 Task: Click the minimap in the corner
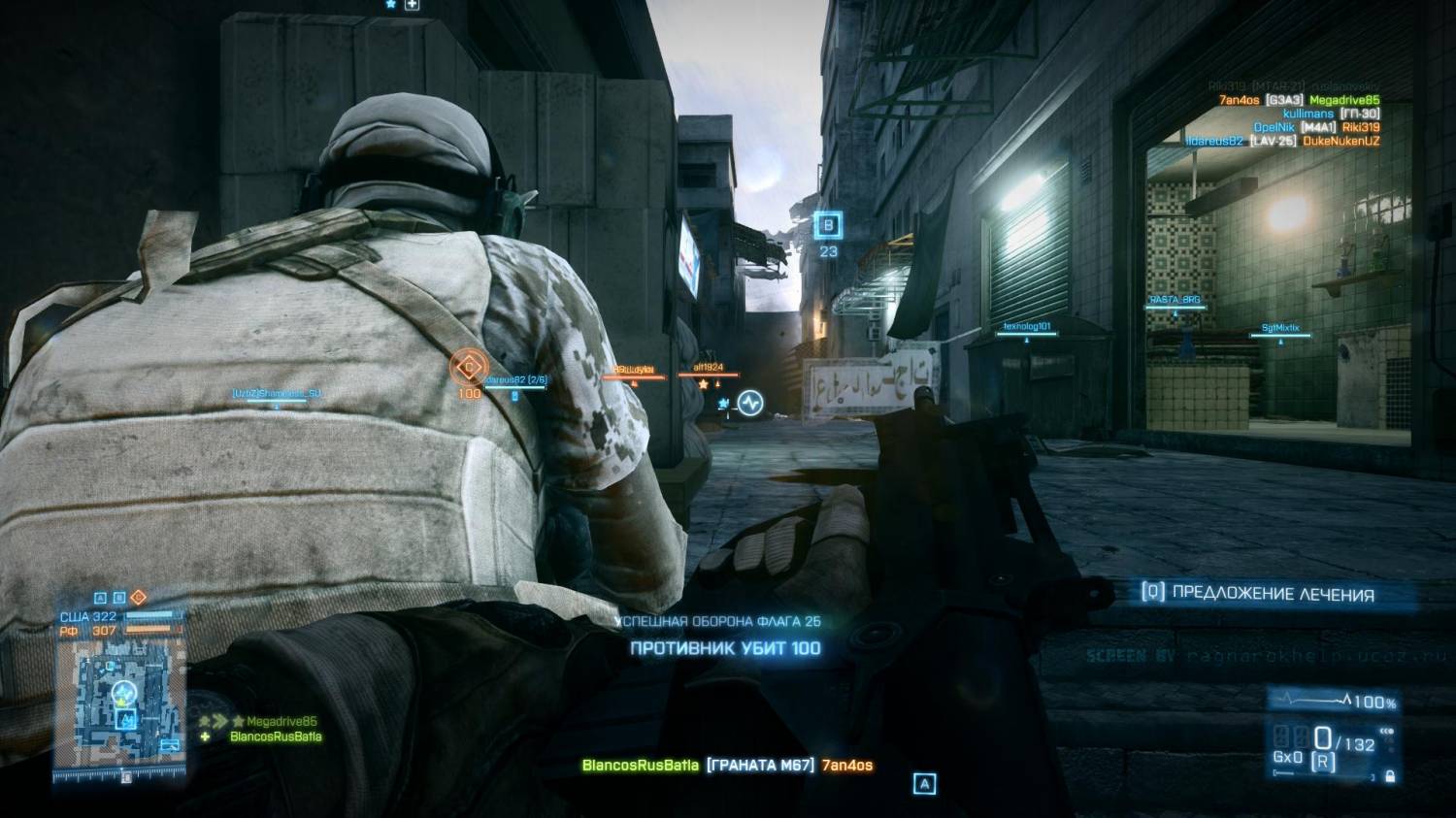click(121, 709)
